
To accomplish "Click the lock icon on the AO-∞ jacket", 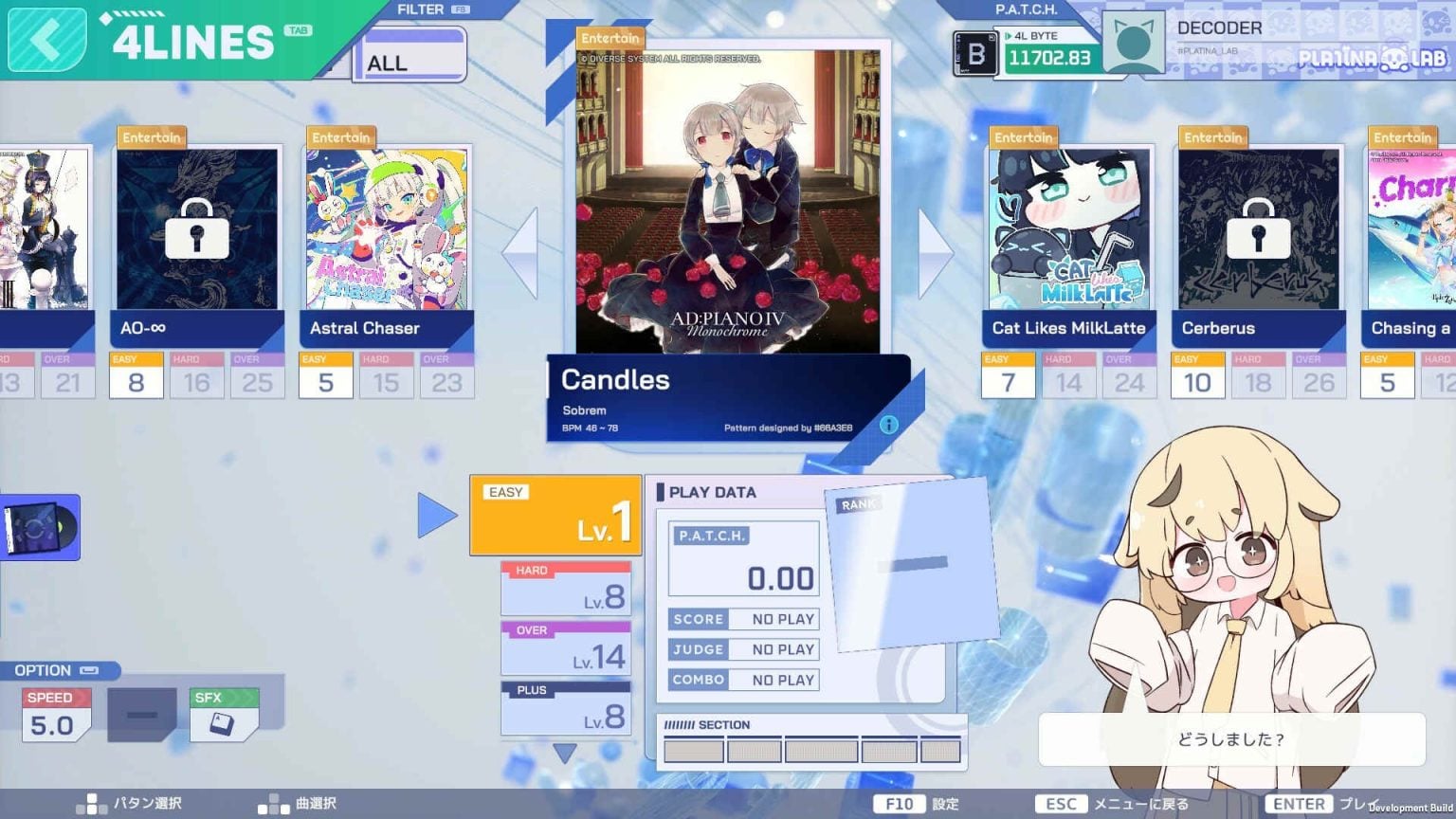I will pyautogui.click(x=196, y=227).
